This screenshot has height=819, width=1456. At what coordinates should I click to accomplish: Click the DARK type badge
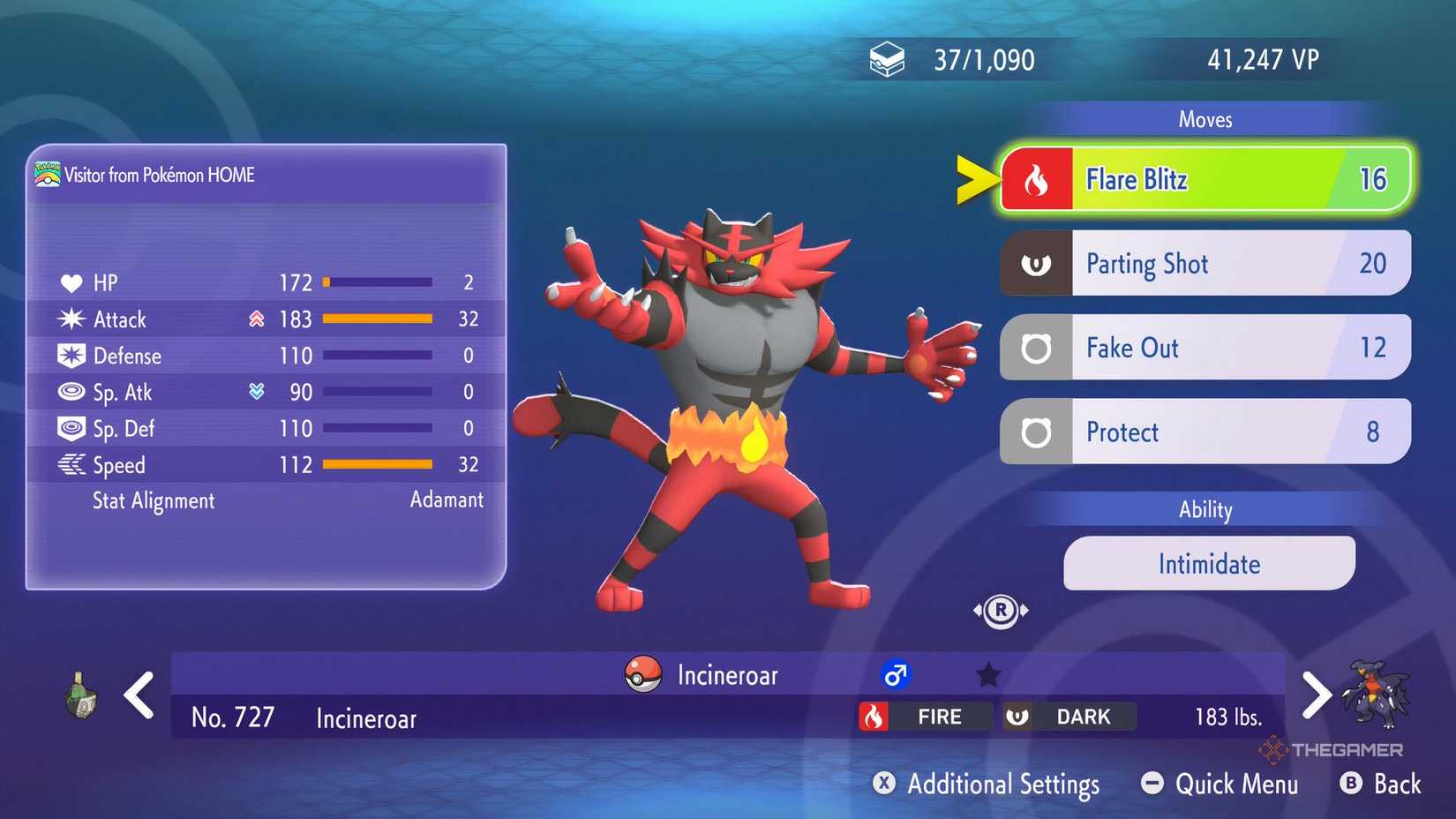point(1069,717)
